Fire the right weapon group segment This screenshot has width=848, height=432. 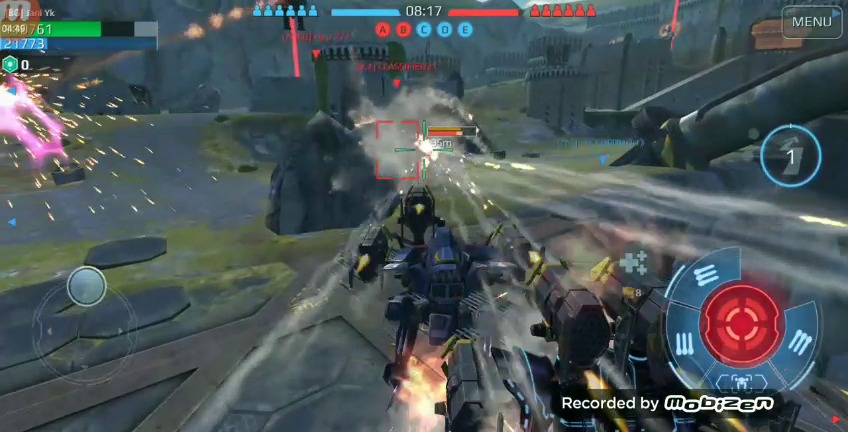pyautogui.click(x=799, y=342)
